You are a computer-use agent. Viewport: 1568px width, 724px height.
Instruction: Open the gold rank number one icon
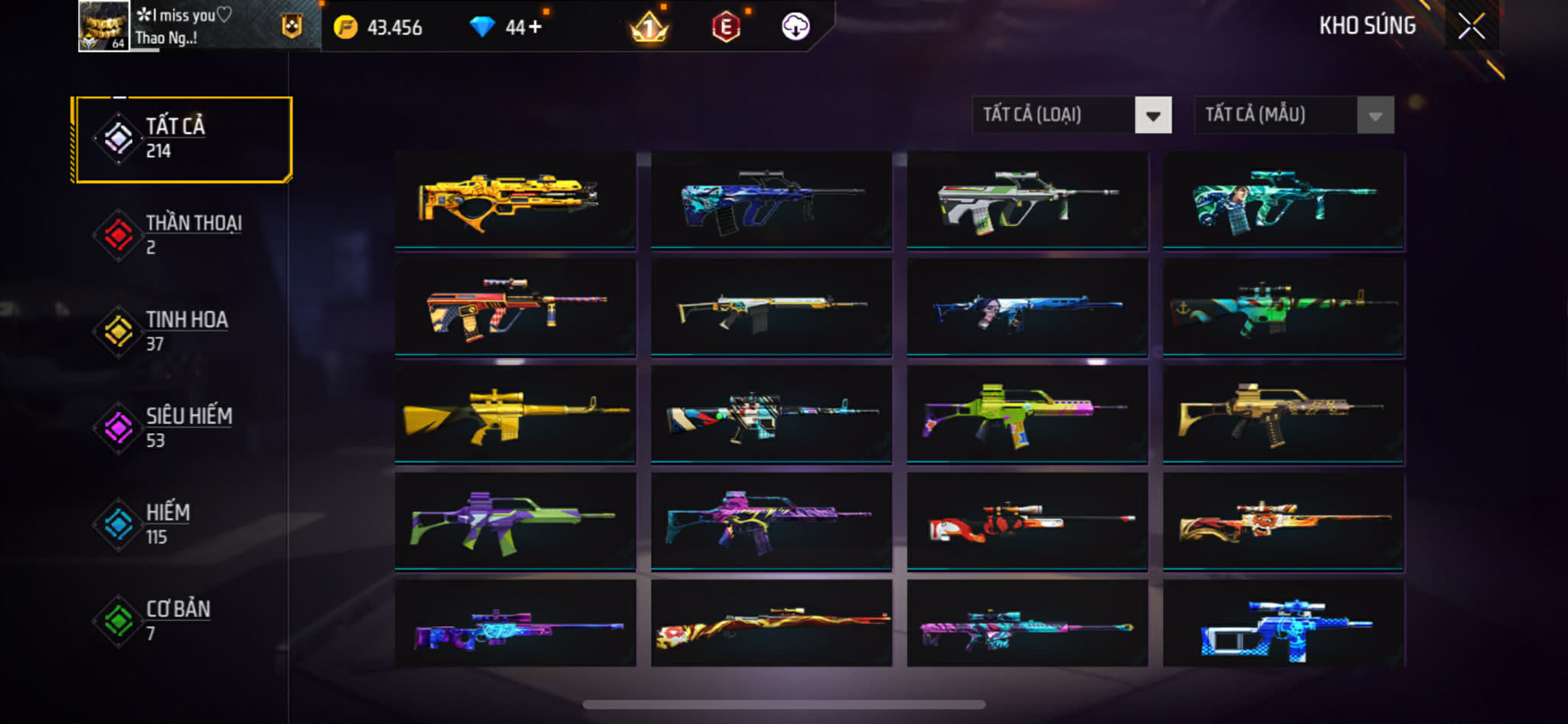[648, 28]
